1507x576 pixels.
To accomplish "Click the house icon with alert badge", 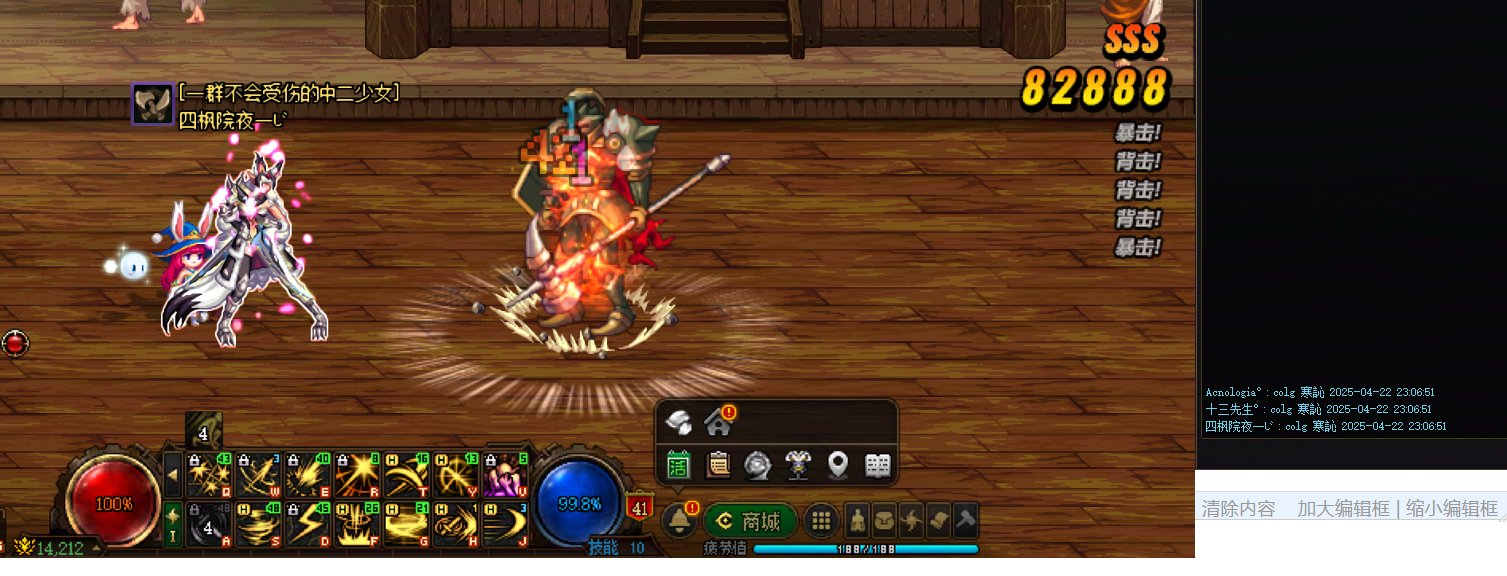I will (717, 422).
